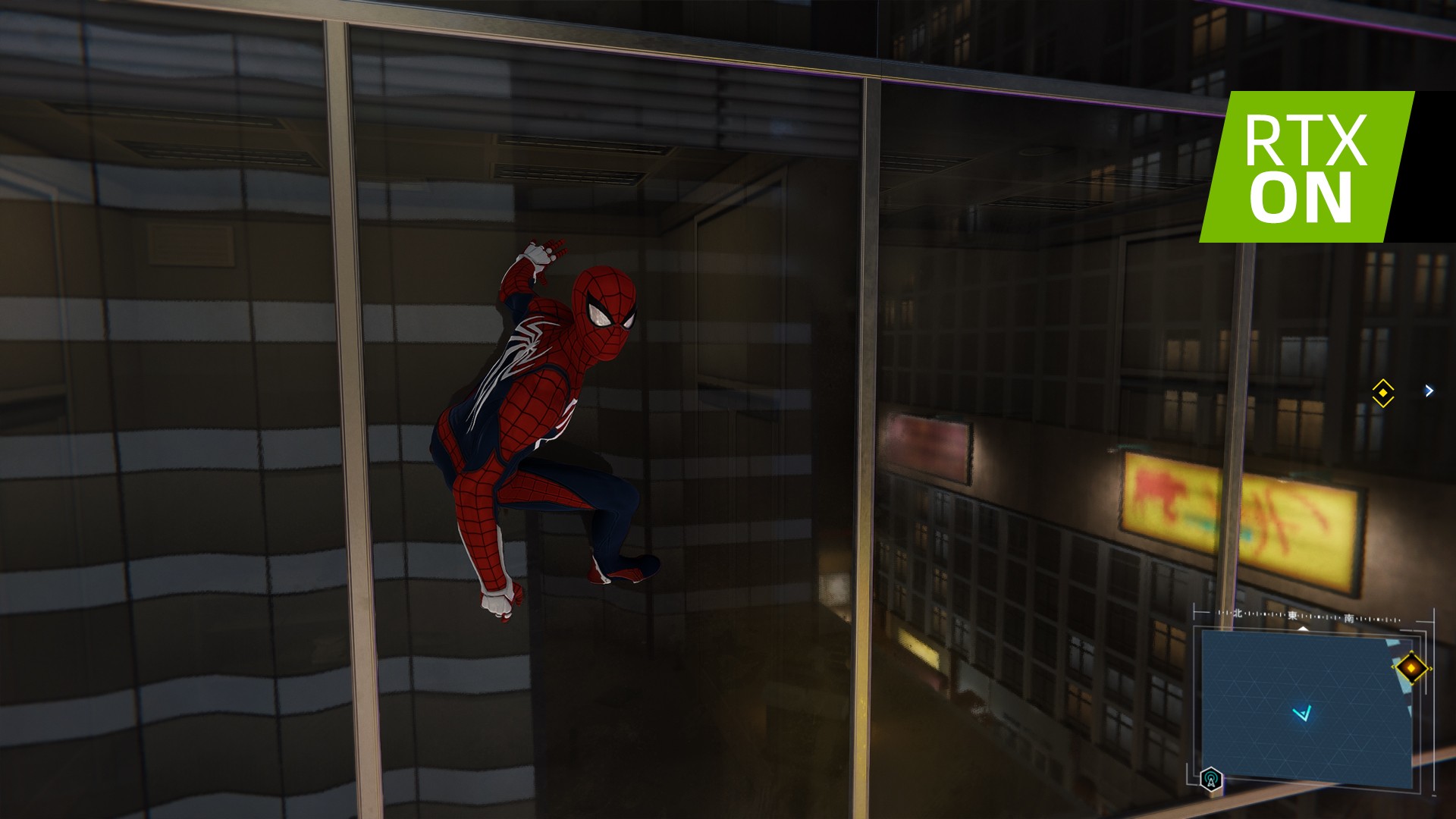Open the blue minimap panel
Screen dimensions: 1456x819
tap(1306, 707)
